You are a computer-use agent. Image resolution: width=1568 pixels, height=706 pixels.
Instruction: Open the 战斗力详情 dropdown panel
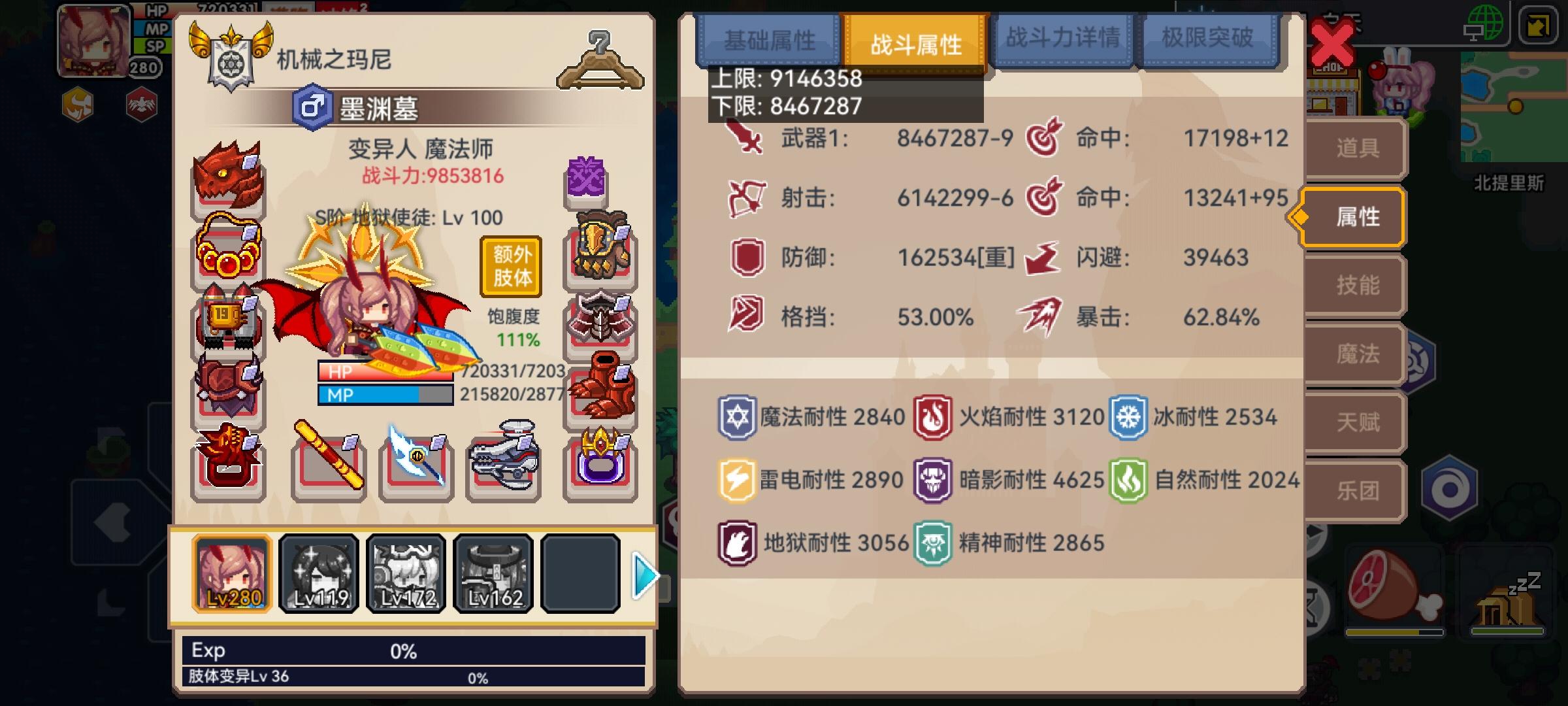tap(1063, 39)
